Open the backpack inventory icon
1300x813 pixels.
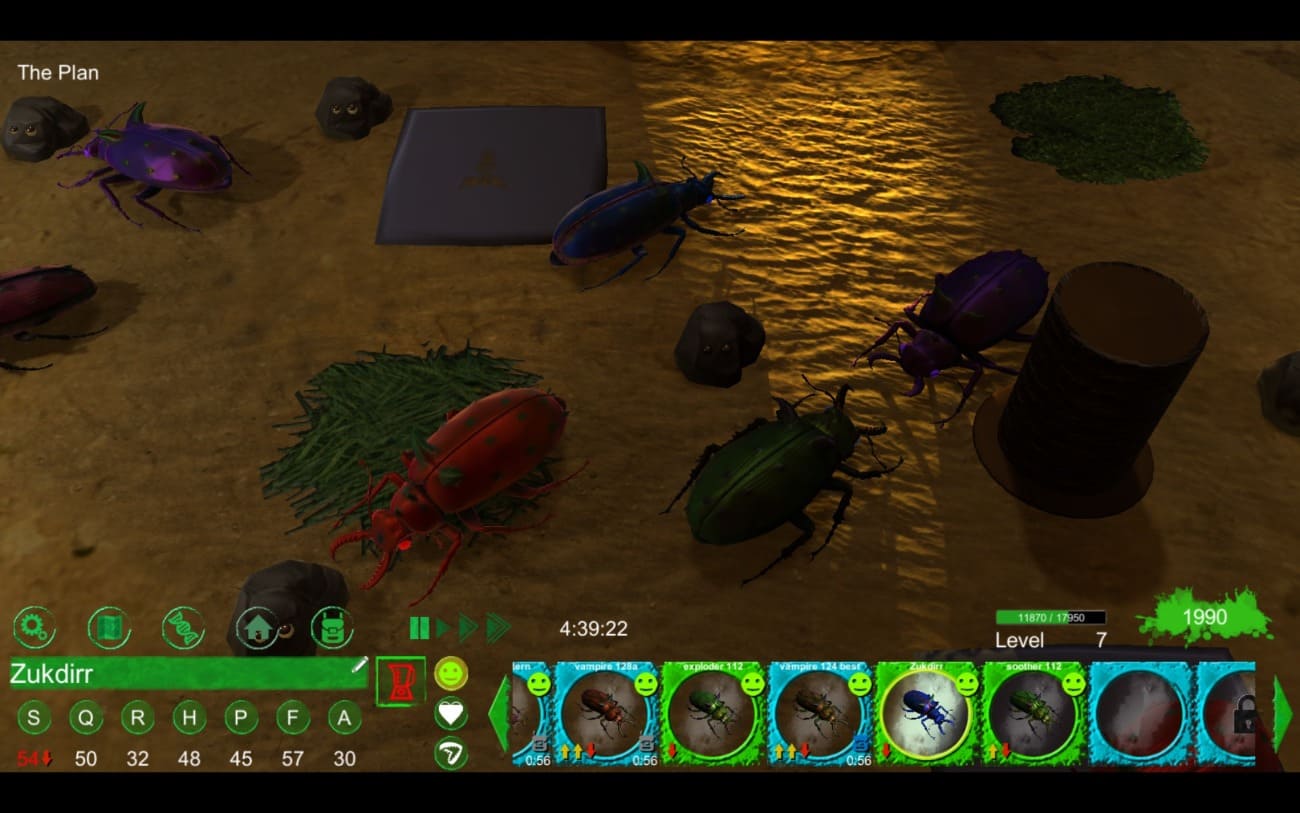[x=332, y=628]
